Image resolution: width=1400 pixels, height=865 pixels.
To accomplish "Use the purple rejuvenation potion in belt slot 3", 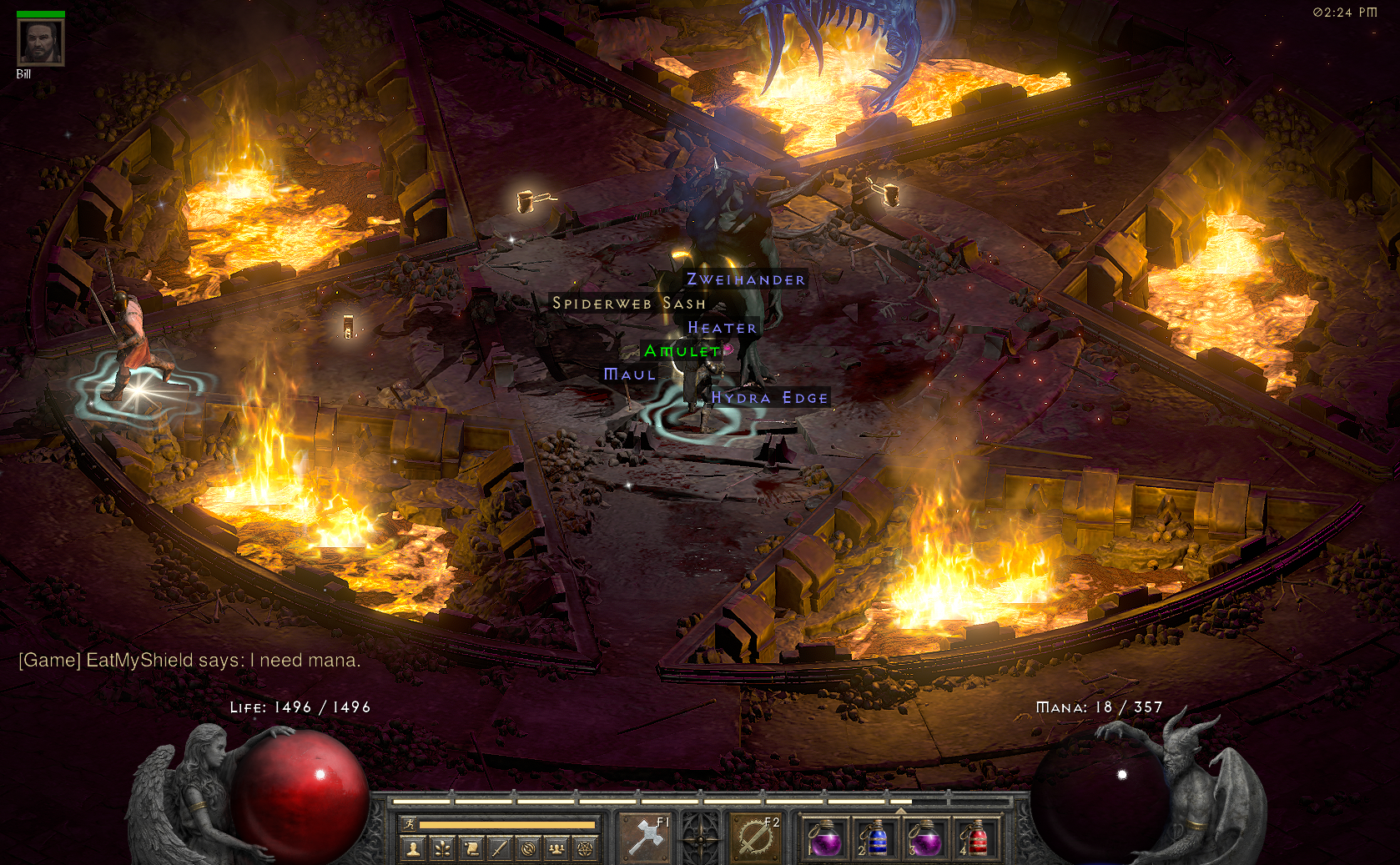I will coord(924,837).
